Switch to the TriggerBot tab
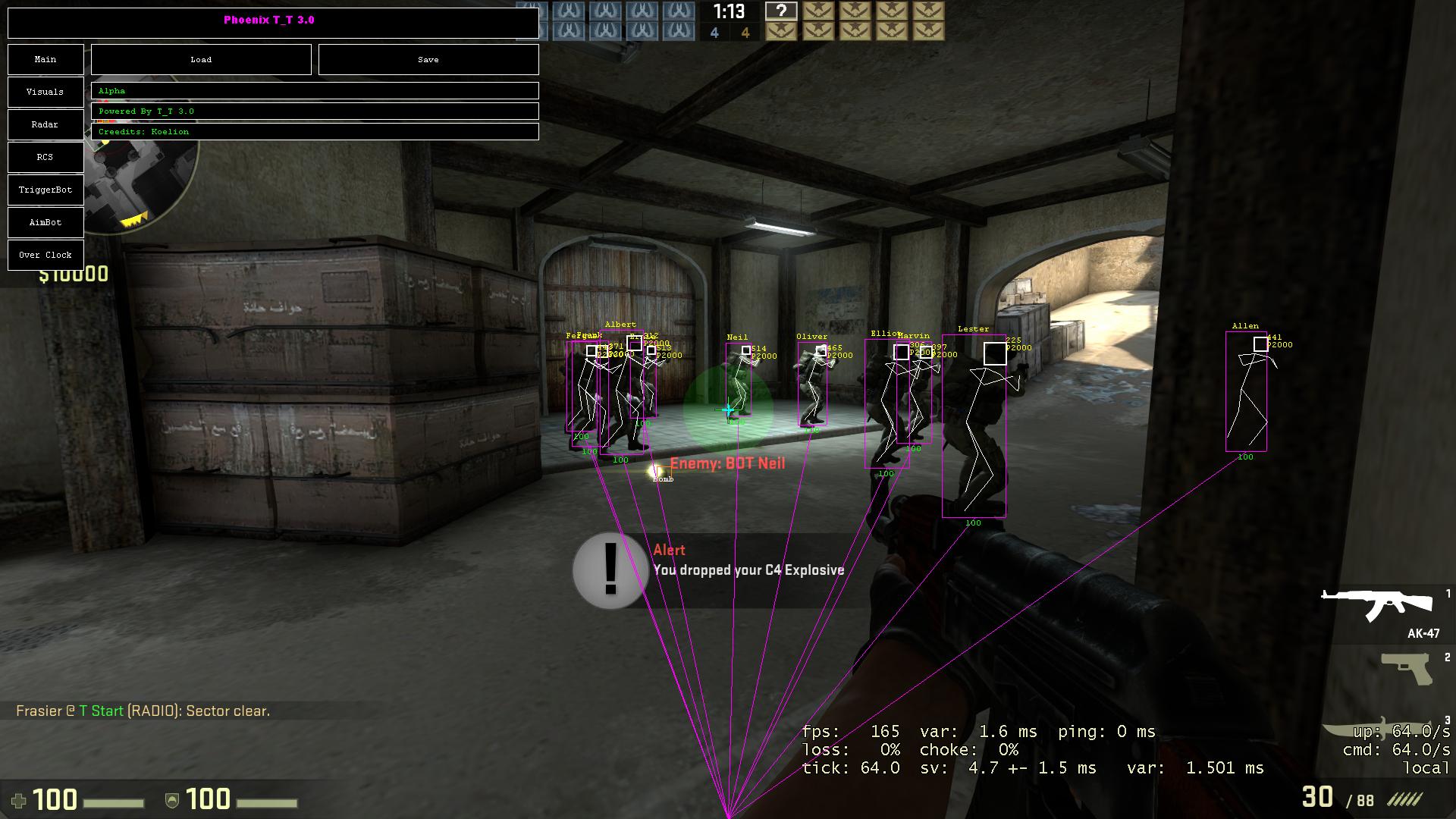This screenshot has height=819, width=1456. click(x=45, y=190)
